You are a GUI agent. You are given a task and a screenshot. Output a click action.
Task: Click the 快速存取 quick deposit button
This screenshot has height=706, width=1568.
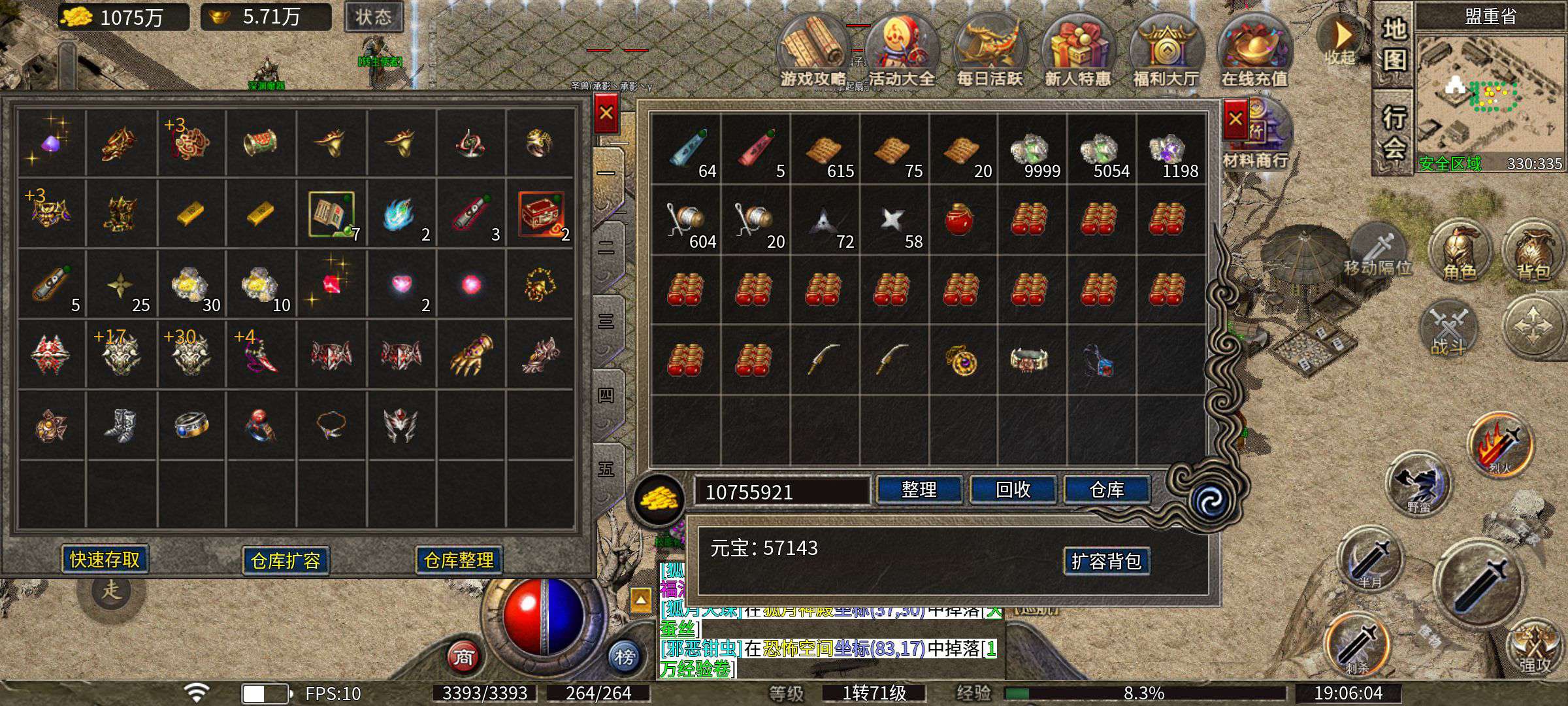tap(105, 560)
